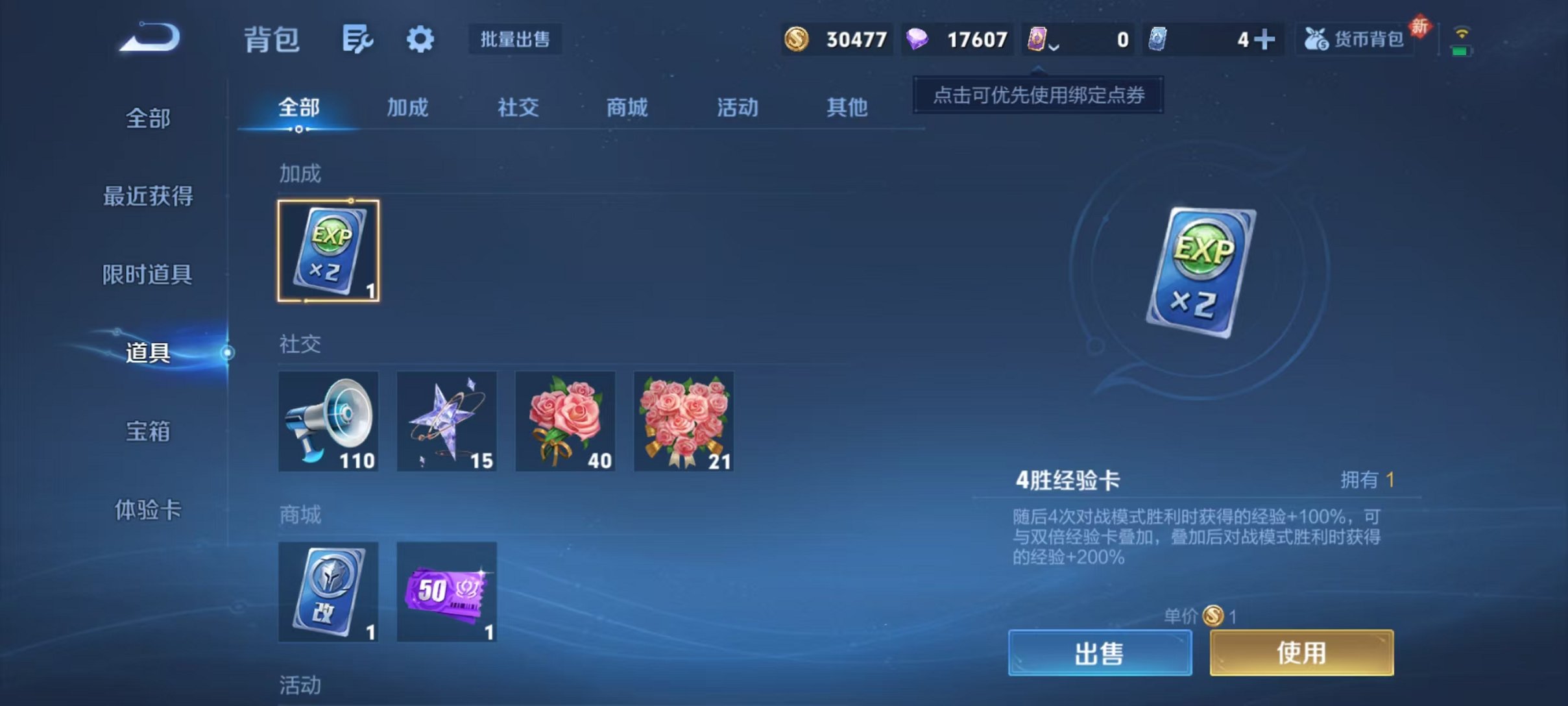The width and height of the screenshot is (1568, 706).
Task: Click the edit icon beside the 背包 title
Action: click(x=357, y=39)
